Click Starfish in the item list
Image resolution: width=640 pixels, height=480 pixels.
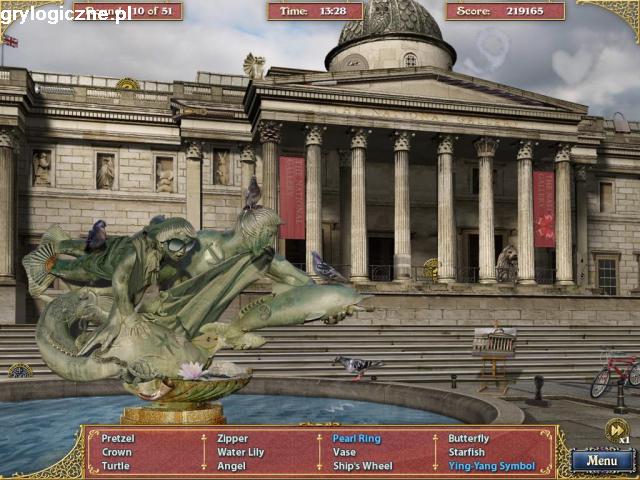467,452
